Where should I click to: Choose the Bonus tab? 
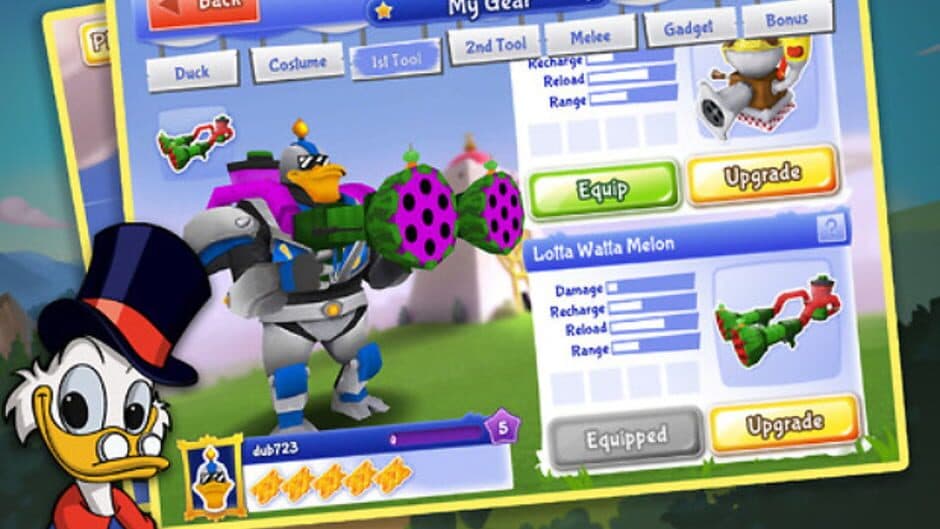point(787,18)
